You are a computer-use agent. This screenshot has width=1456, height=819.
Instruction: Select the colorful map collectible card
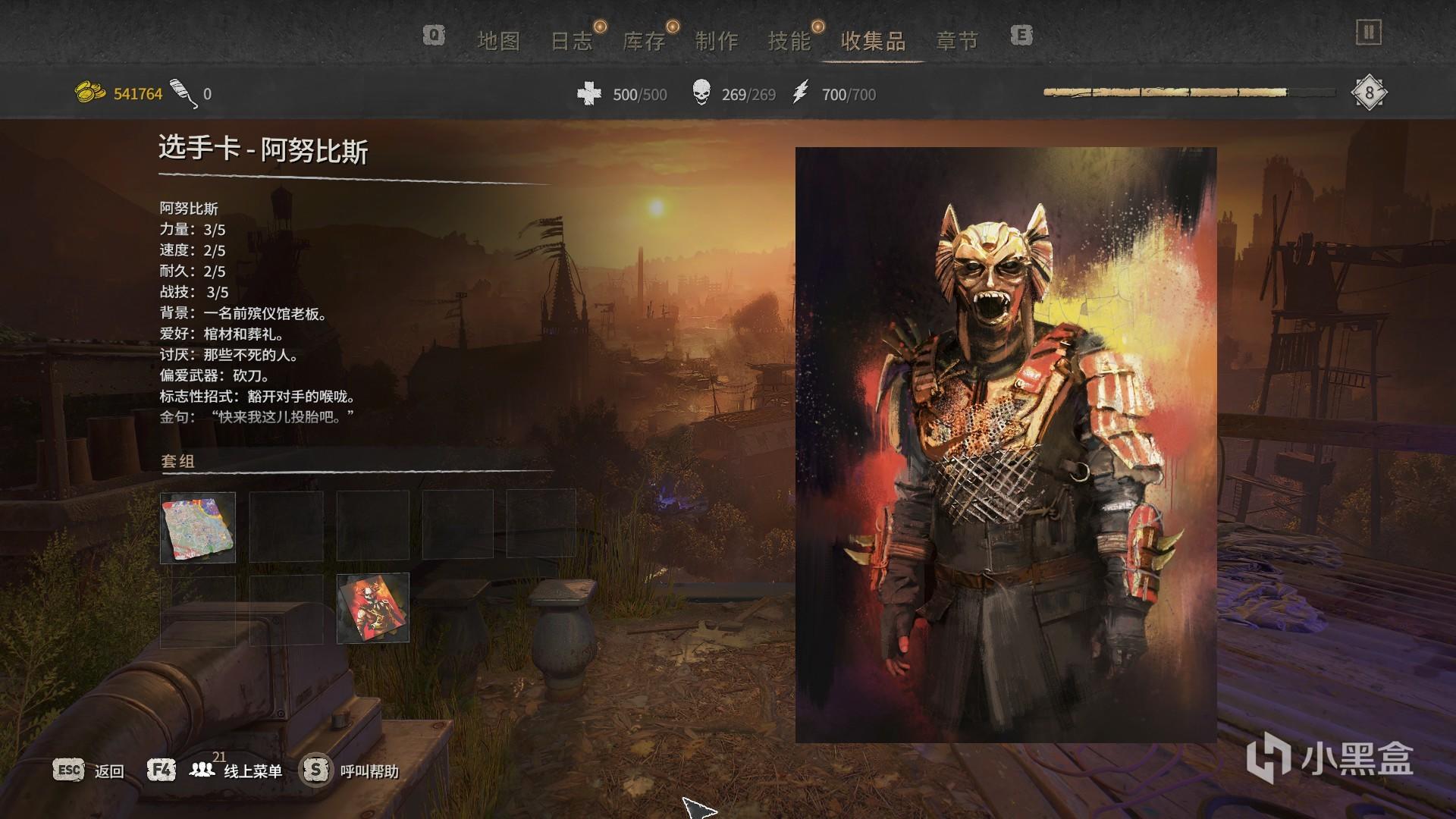(x=198, y=528)
